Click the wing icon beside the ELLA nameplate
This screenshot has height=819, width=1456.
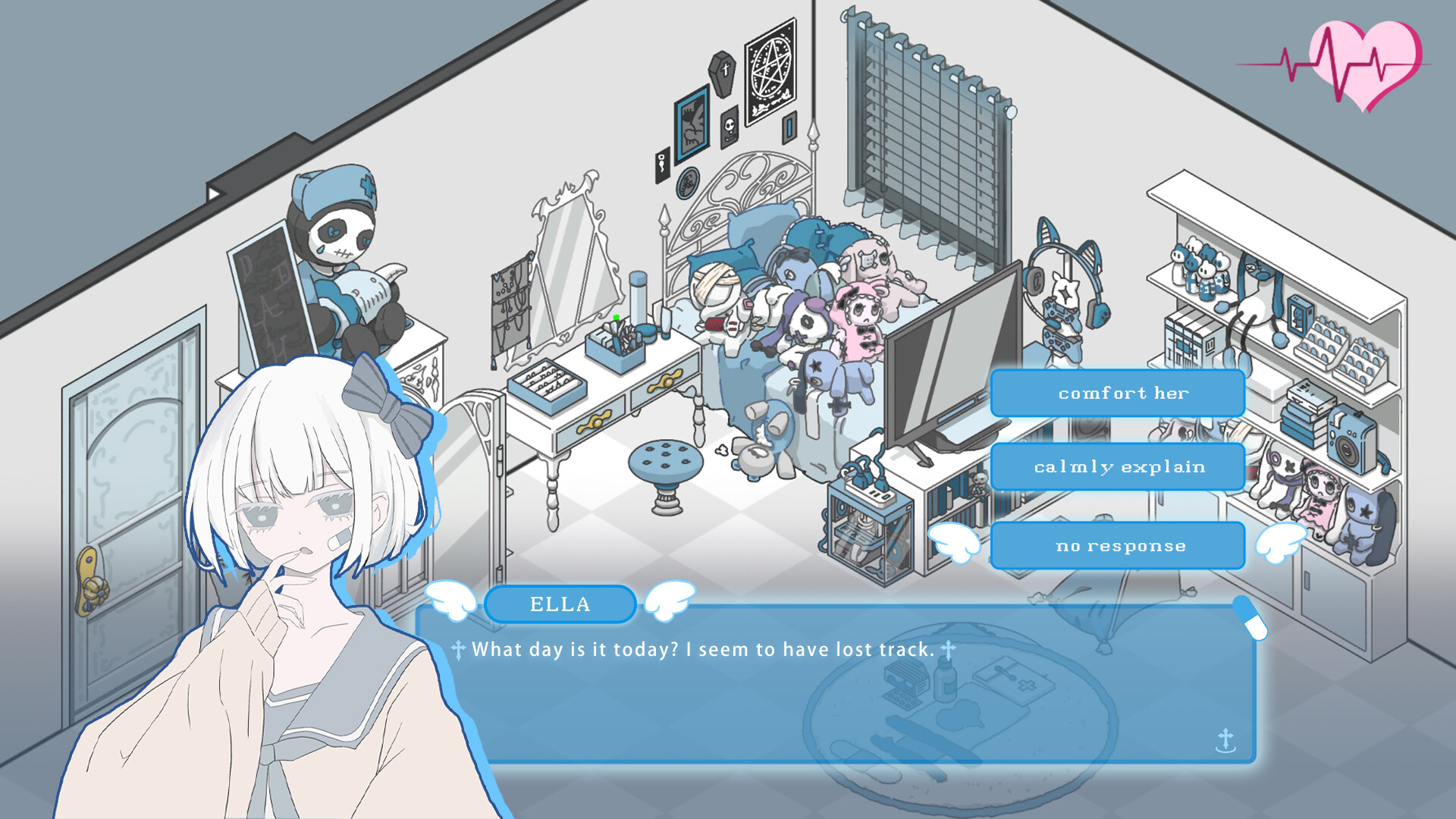452,601
